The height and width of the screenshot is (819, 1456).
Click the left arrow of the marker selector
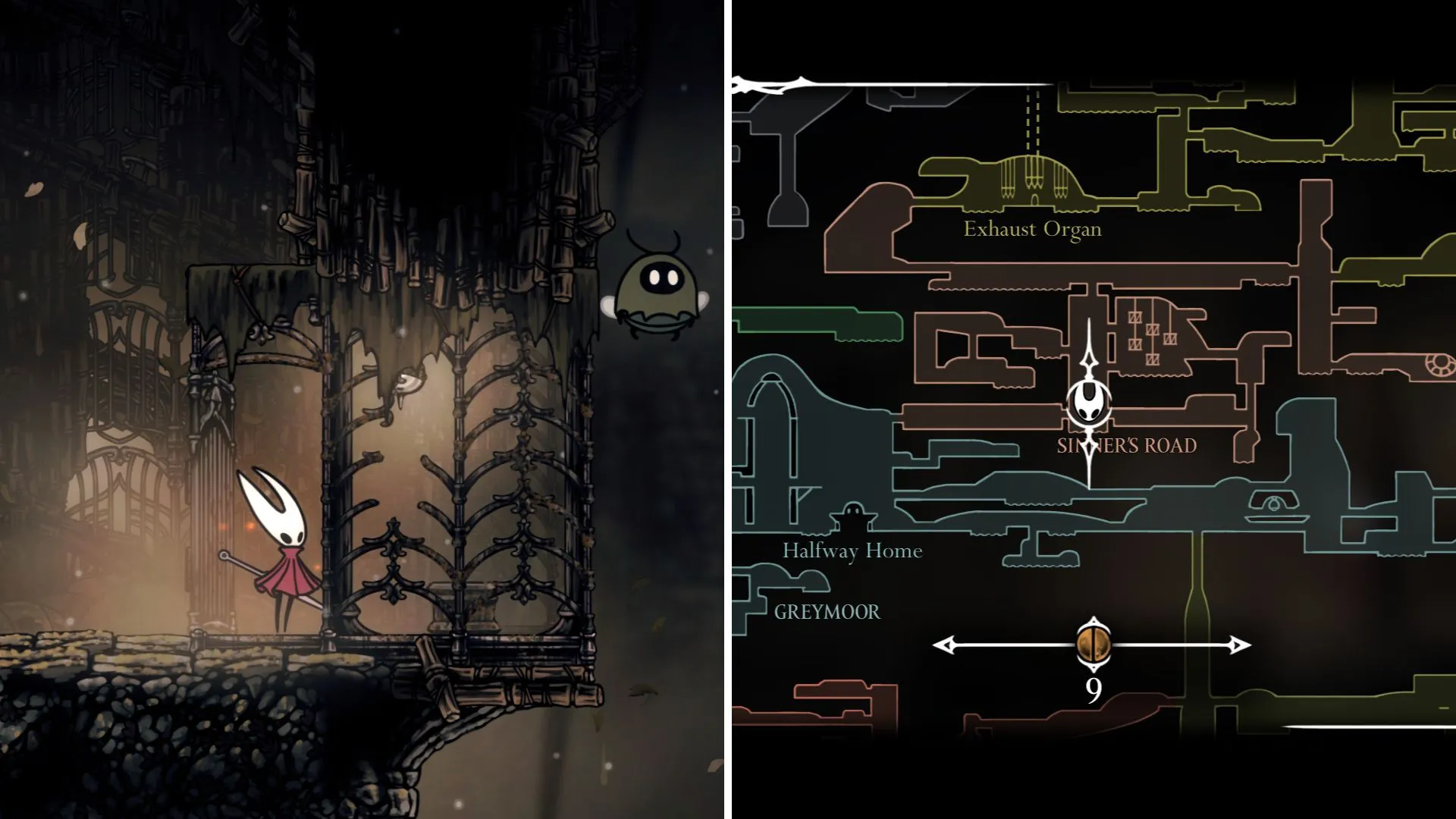[x=943, y=645]
